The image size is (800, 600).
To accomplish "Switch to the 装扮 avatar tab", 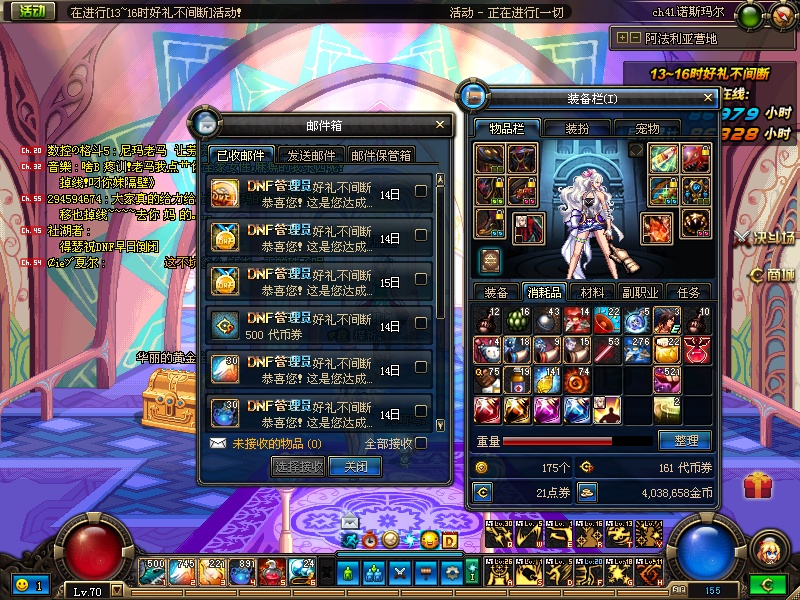I will 577,128.
